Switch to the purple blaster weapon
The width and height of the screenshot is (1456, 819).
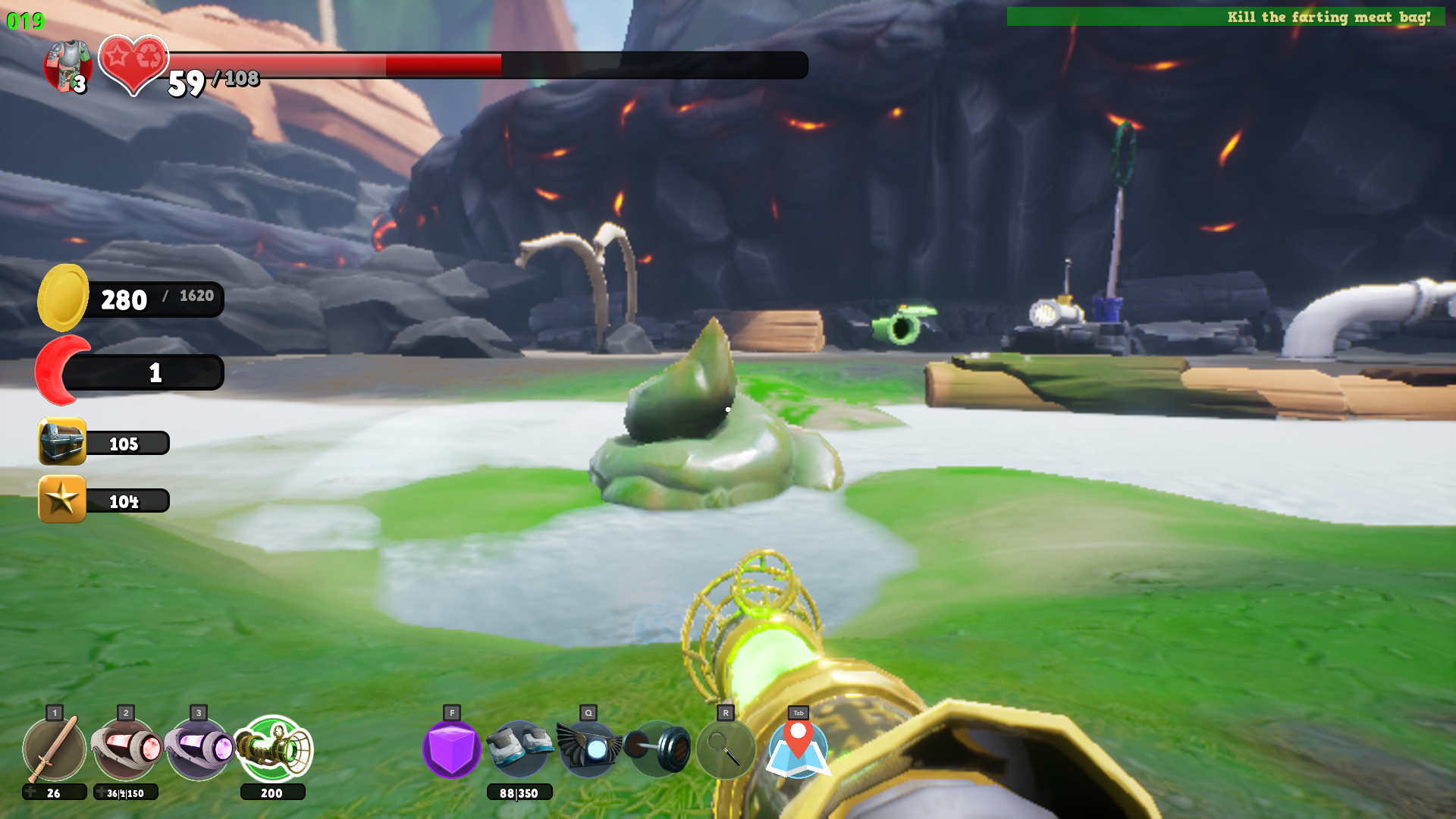tap(199, 749)
